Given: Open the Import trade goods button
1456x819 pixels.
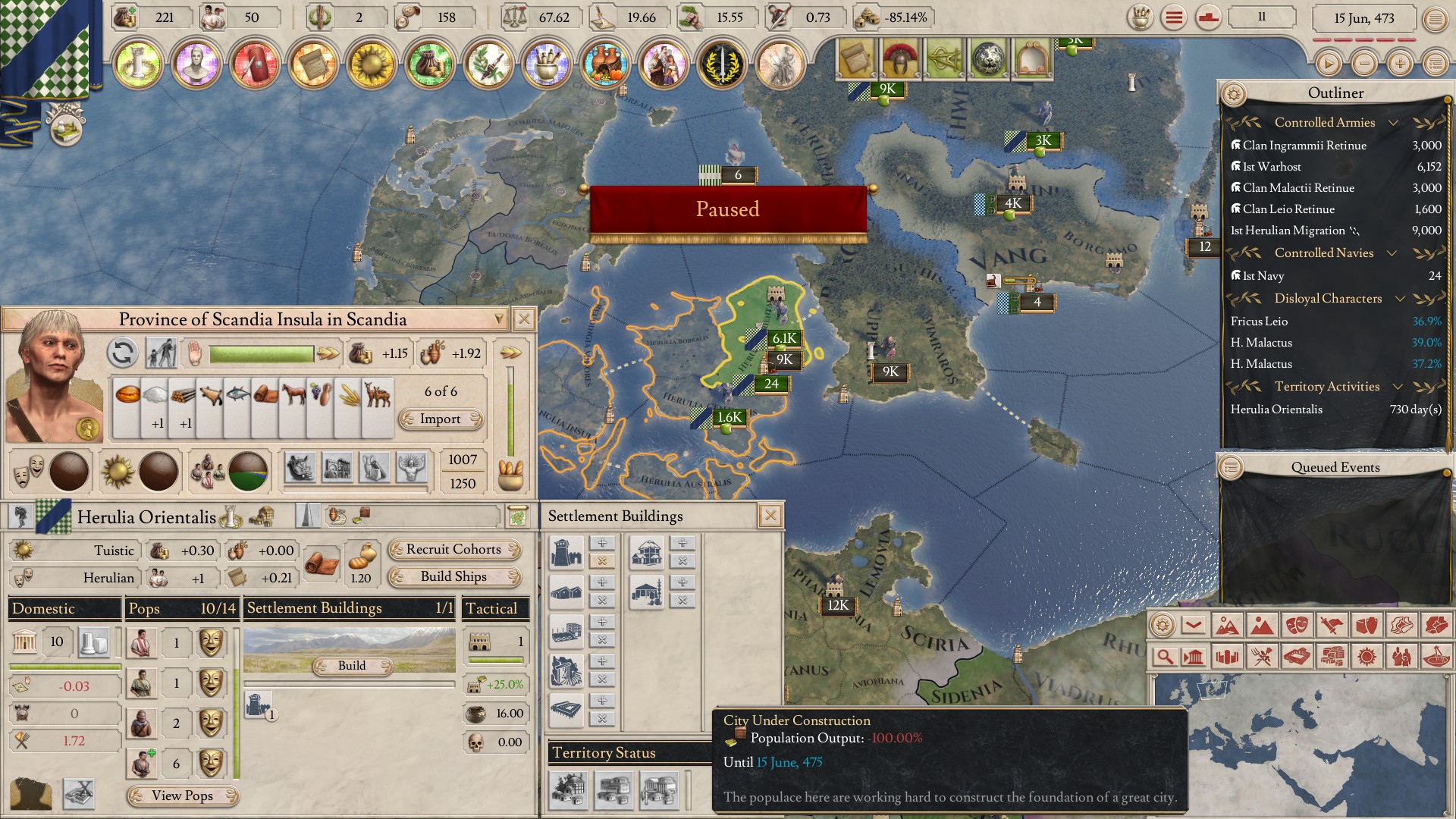Looking at the screenshot, I should point(441,419).
